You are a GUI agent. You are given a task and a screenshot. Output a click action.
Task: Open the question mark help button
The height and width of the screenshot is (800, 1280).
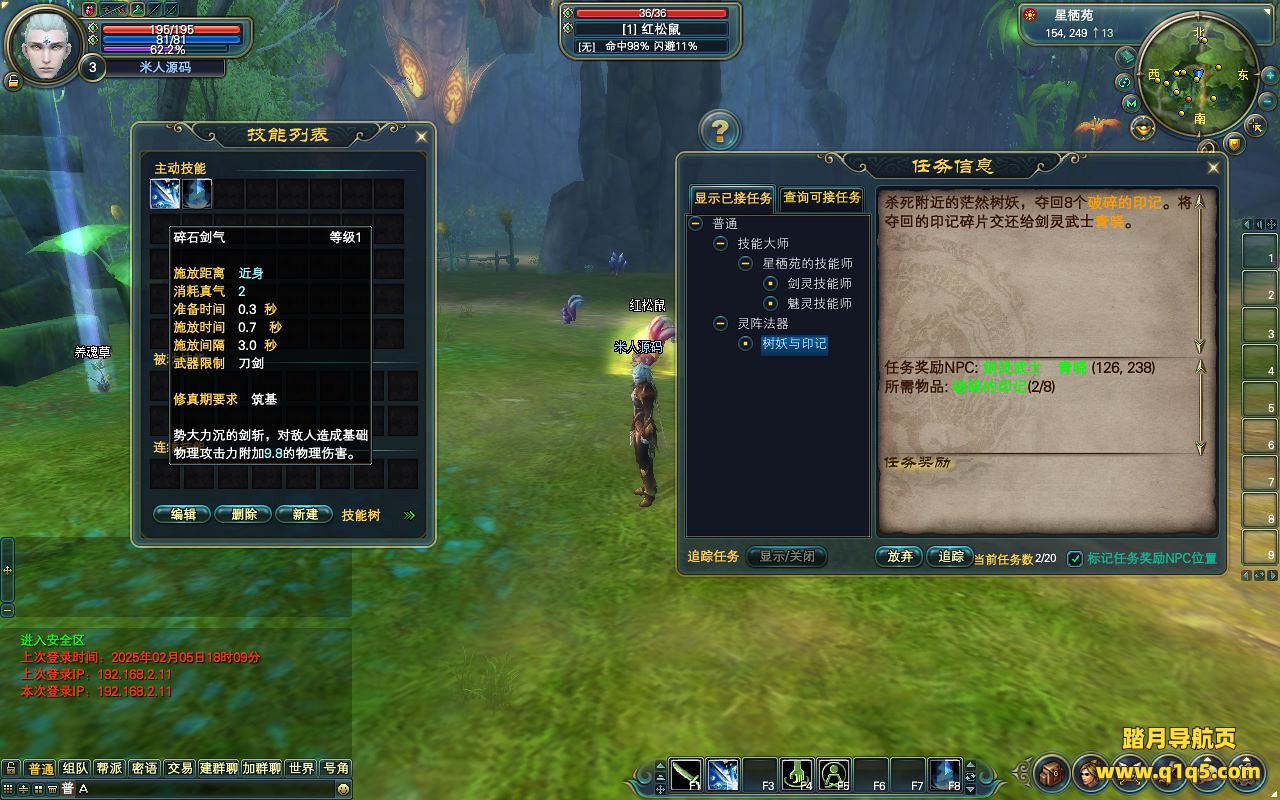[x=719, y=130]
